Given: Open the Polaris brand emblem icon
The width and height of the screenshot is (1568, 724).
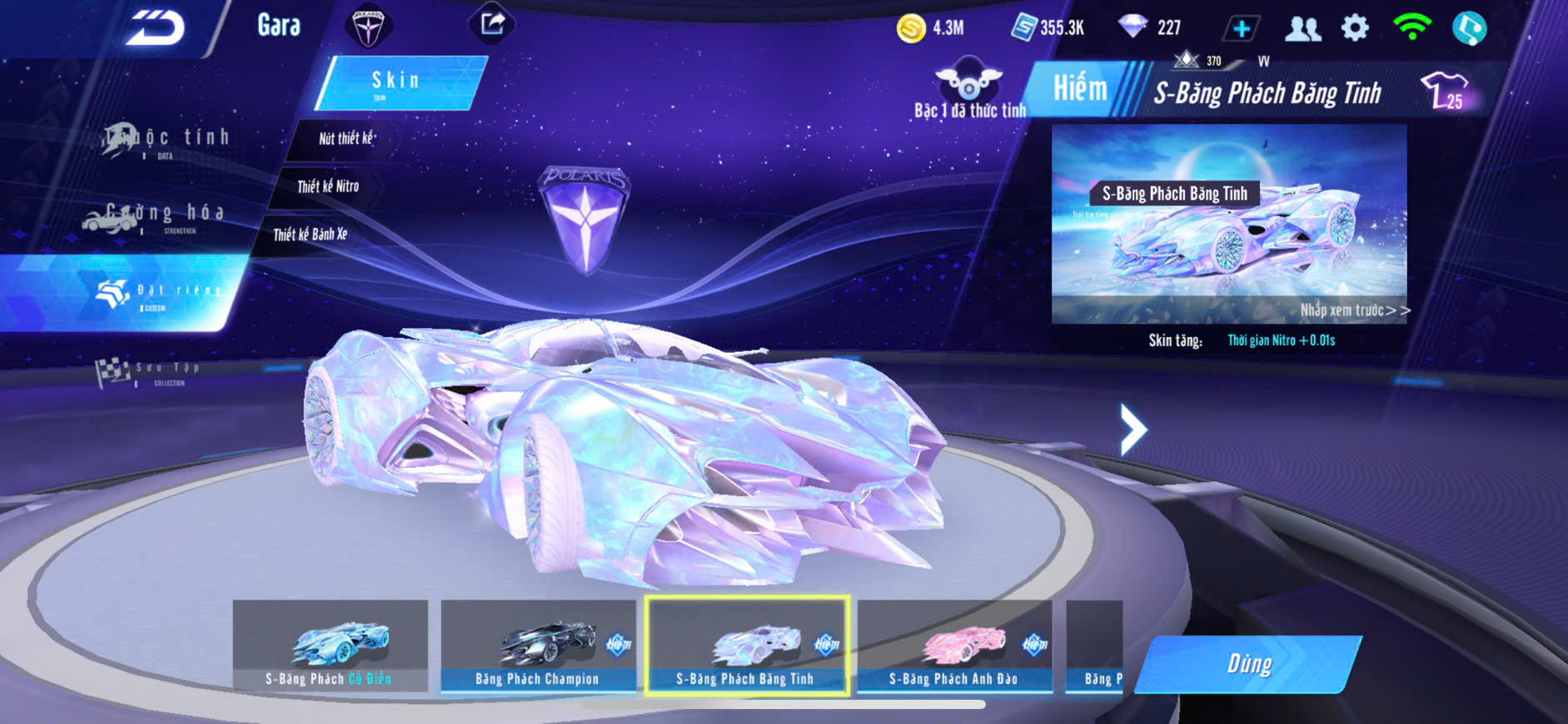Looking at the screenshot, I should pyautogui.click(x=367, y=26).
